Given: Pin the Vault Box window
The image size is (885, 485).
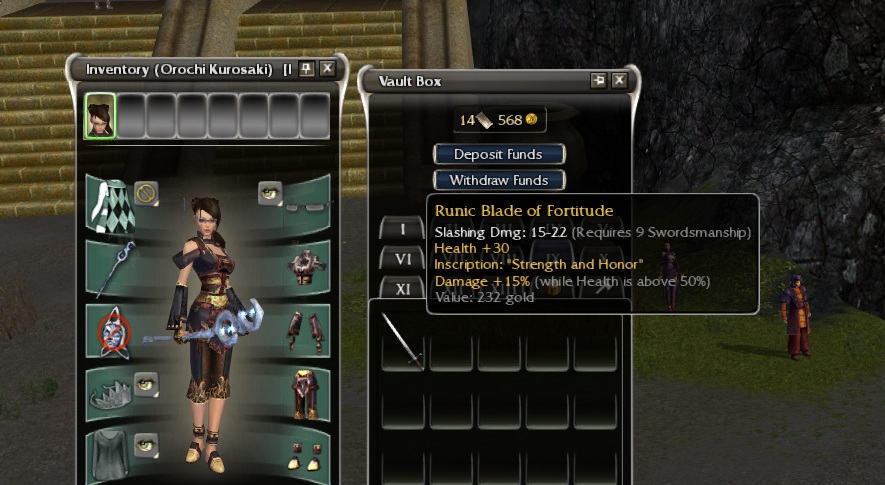Looking at the screenshot, I should point(599,81).
